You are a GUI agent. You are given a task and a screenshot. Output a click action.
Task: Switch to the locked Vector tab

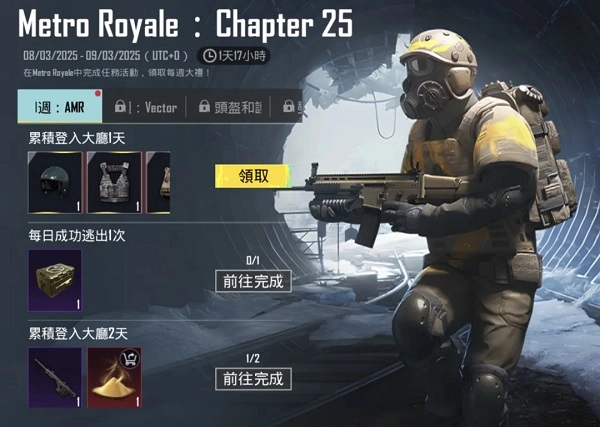click(145, 107)
